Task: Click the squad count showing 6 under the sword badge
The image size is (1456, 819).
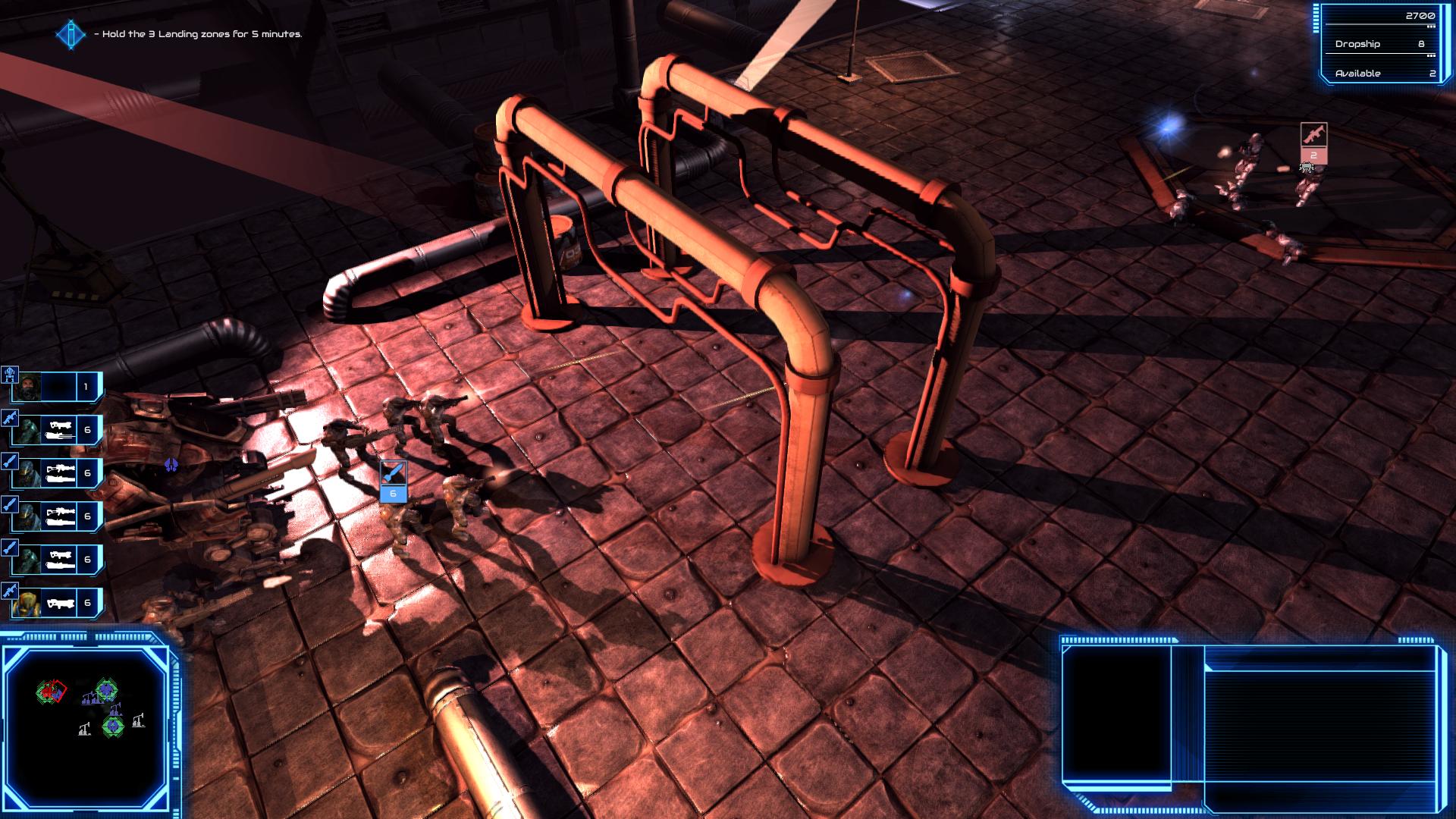Action: click(392, 493)
